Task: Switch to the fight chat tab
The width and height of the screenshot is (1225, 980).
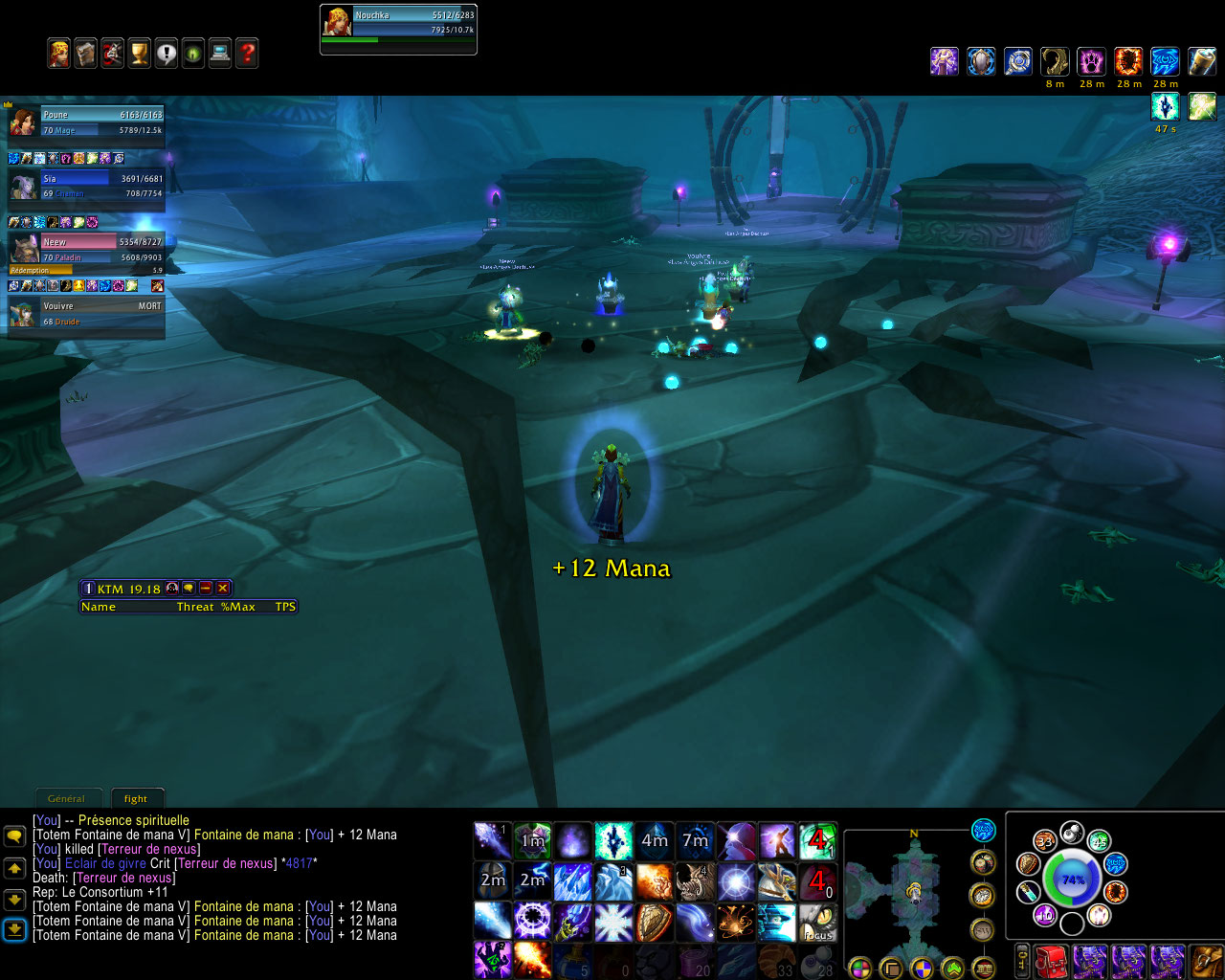Action: 136,798
